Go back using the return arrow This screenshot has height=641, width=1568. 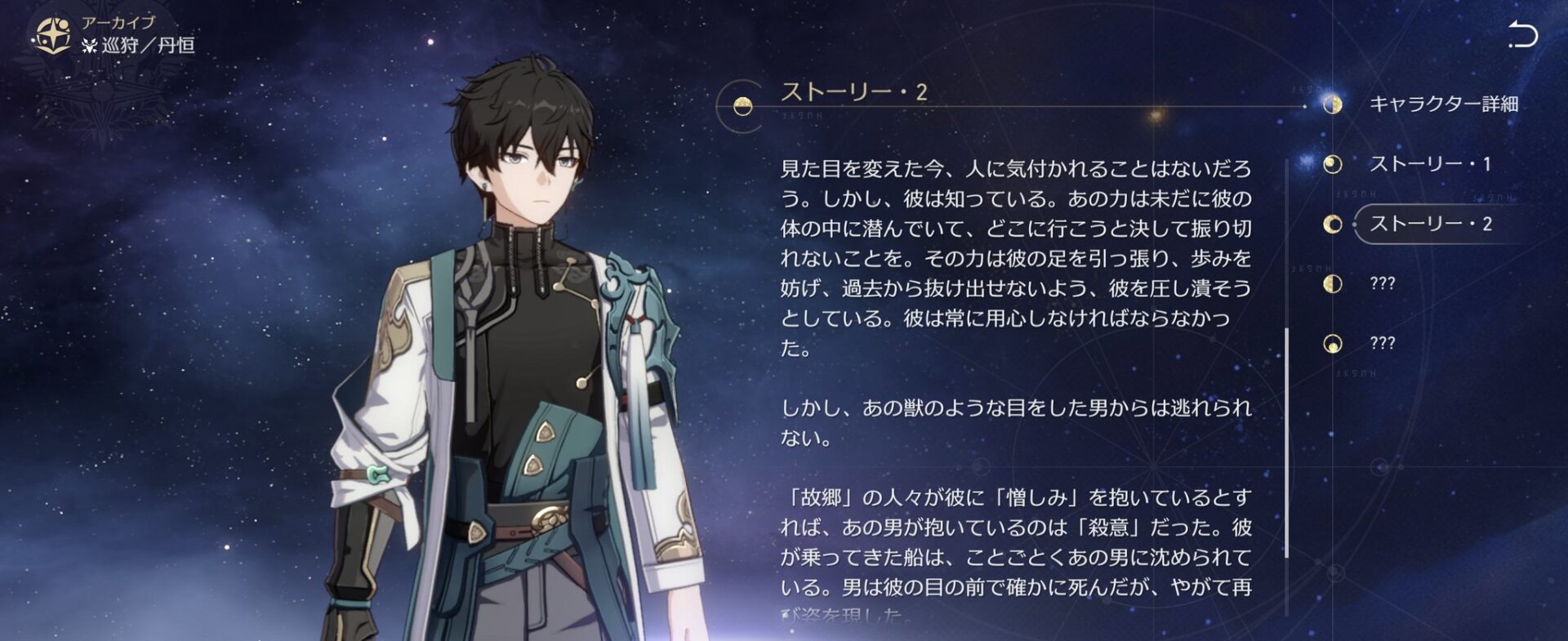tap(1522, 35)
